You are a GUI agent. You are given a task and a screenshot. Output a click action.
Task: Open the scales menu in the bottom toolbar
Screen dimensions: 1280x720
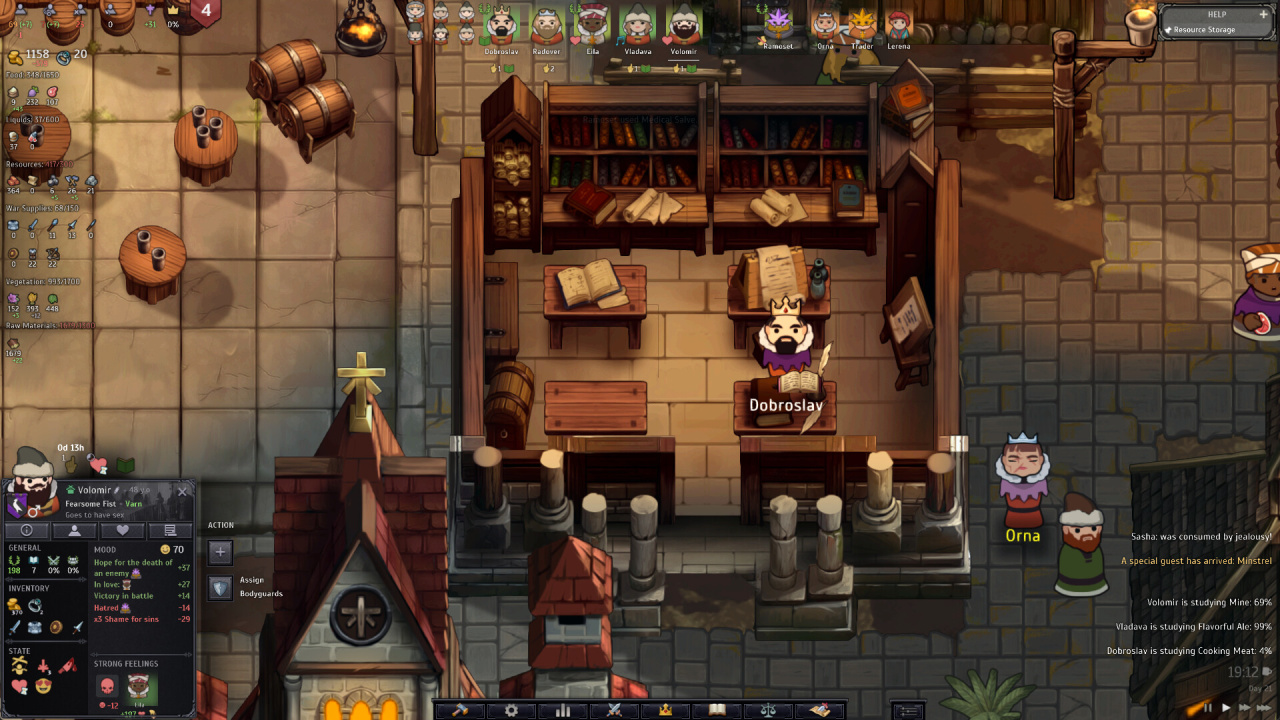pyautogui.click(x=768, y=710)
